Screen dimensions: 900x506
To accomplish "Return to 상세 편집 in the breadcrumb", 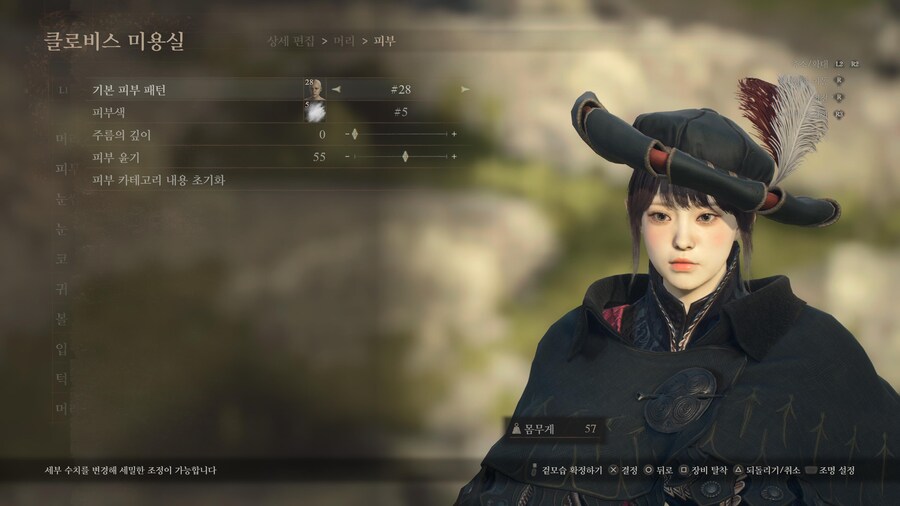I will point(291,41).
